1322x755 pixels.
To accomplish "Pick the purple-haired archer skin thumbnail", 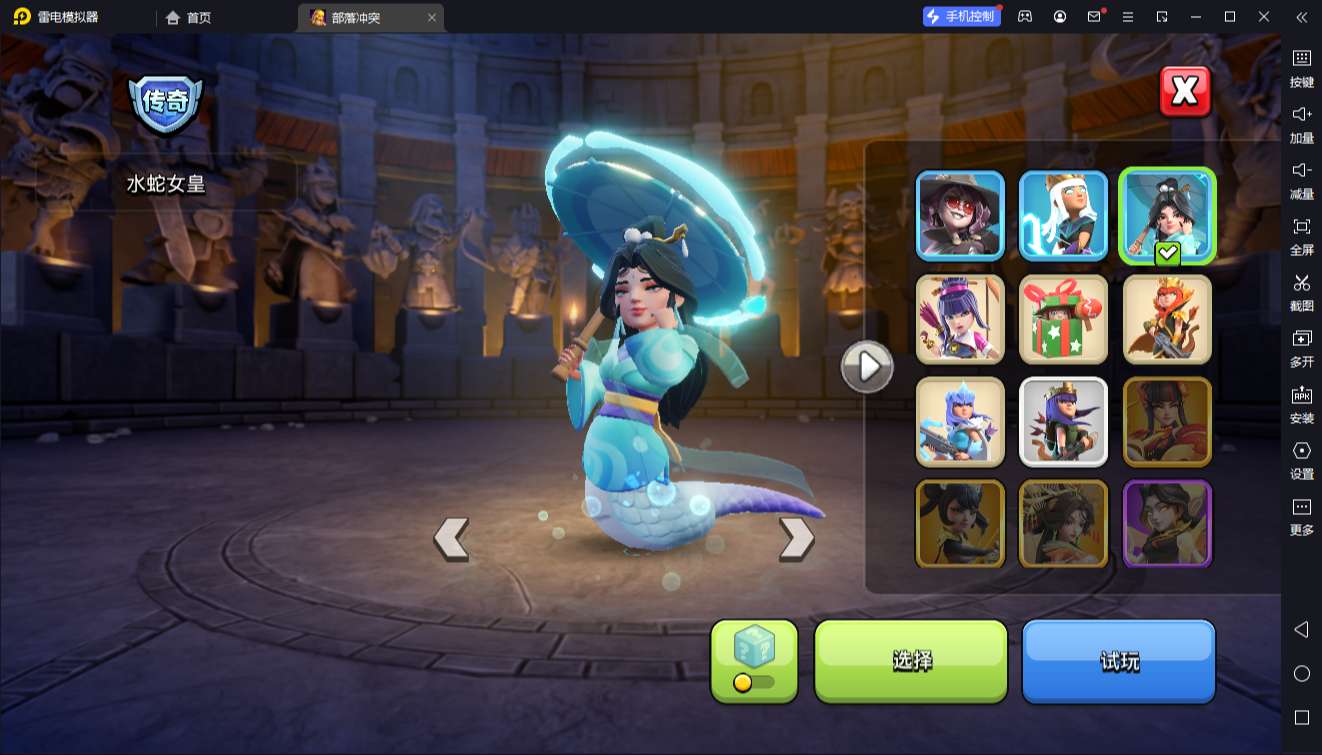I will coord(960,319).
